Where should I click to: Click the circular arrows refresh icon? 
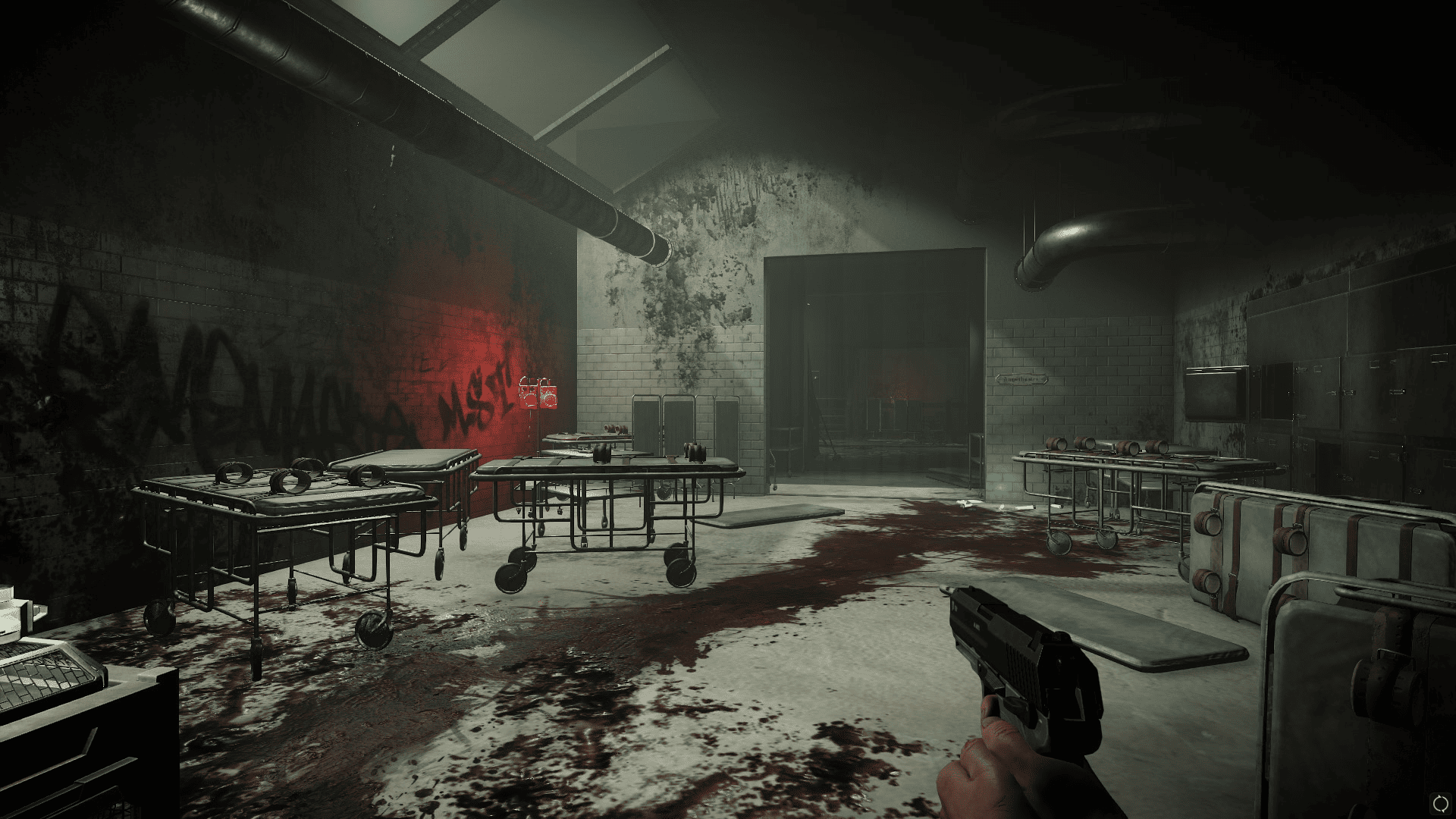[1439, 802]
